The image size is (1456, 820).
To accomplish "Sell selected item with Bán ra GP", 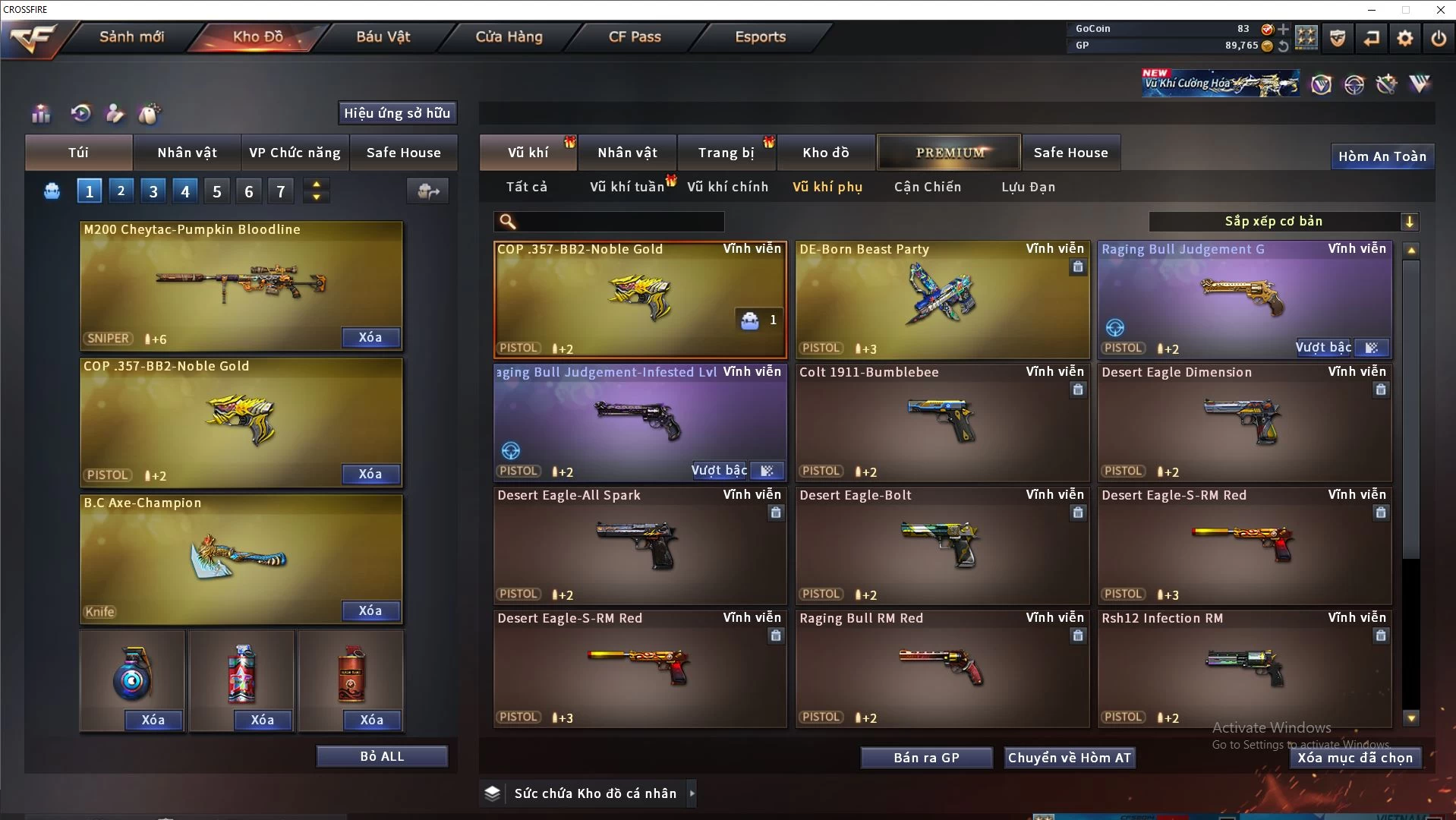I will click(926, 758).
